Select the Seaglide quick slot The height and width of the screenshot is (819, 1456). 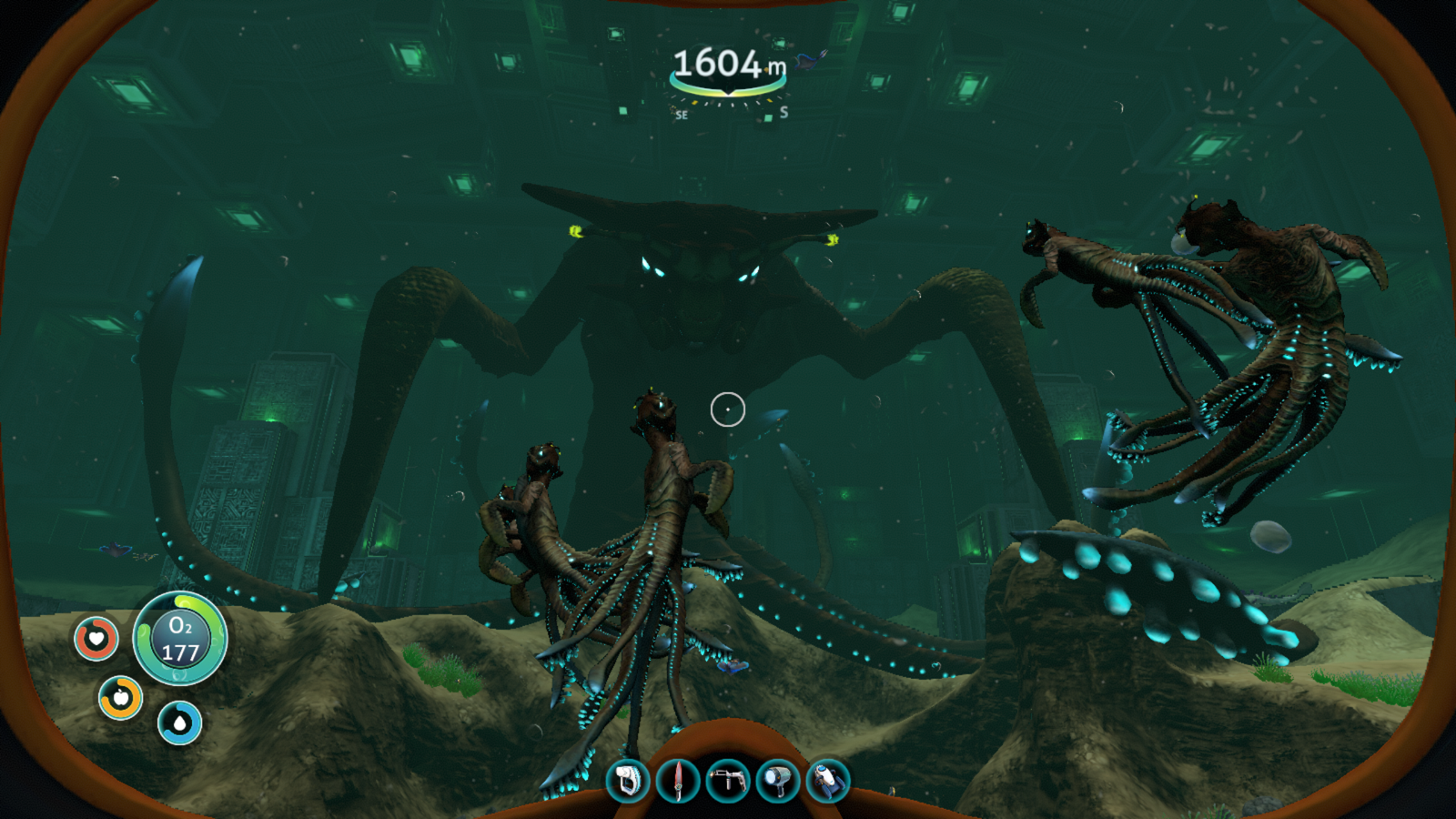pyautogui.click(x=827, y=781)
